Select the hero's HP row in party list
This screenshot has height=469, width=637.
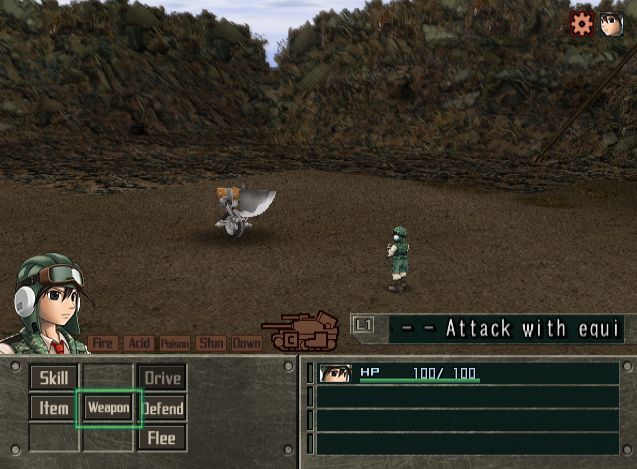click(x=466, y=374)
